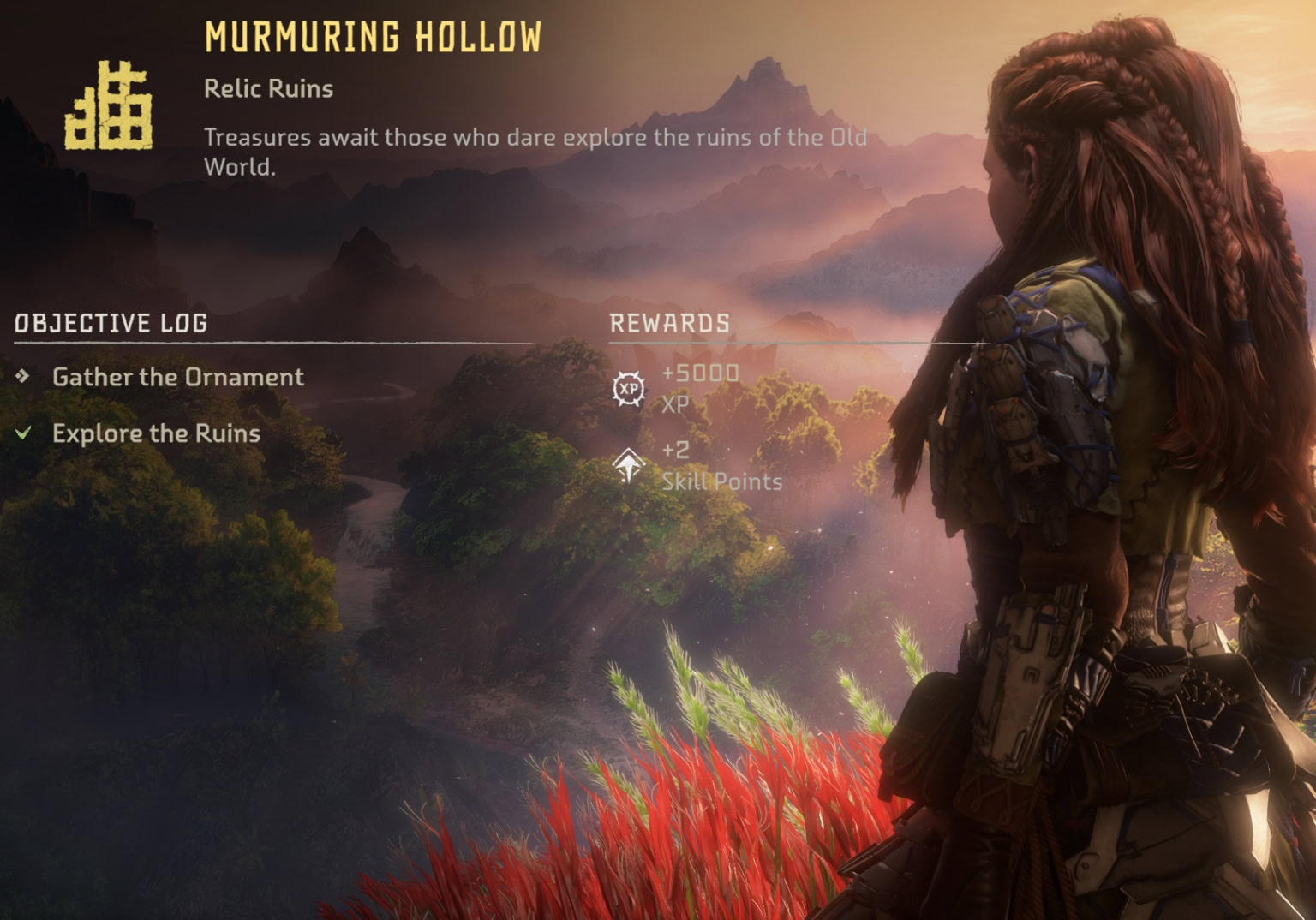The image size is (1316, 920).
Task: Click the upward arrow skill reward icon
Action: tap(628, 467)
